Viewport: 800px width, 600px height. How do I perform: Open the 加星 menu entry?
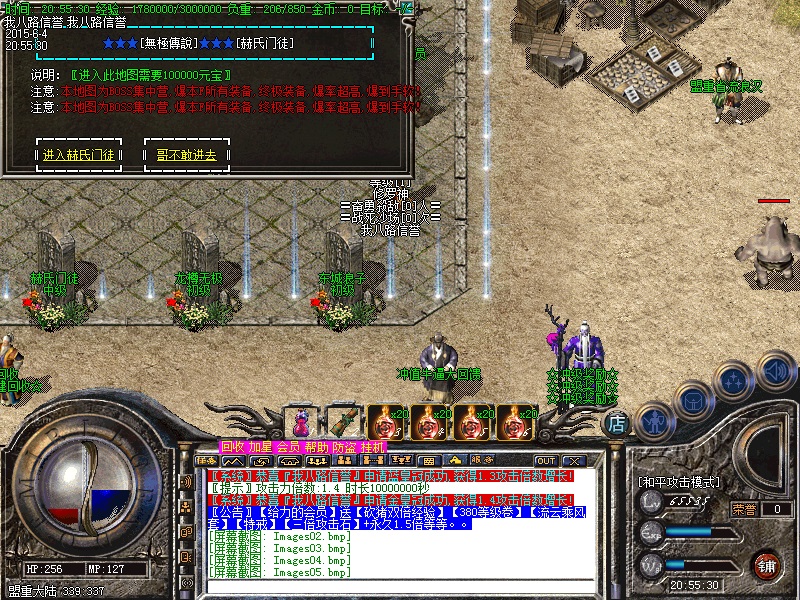tap(260, 447)
